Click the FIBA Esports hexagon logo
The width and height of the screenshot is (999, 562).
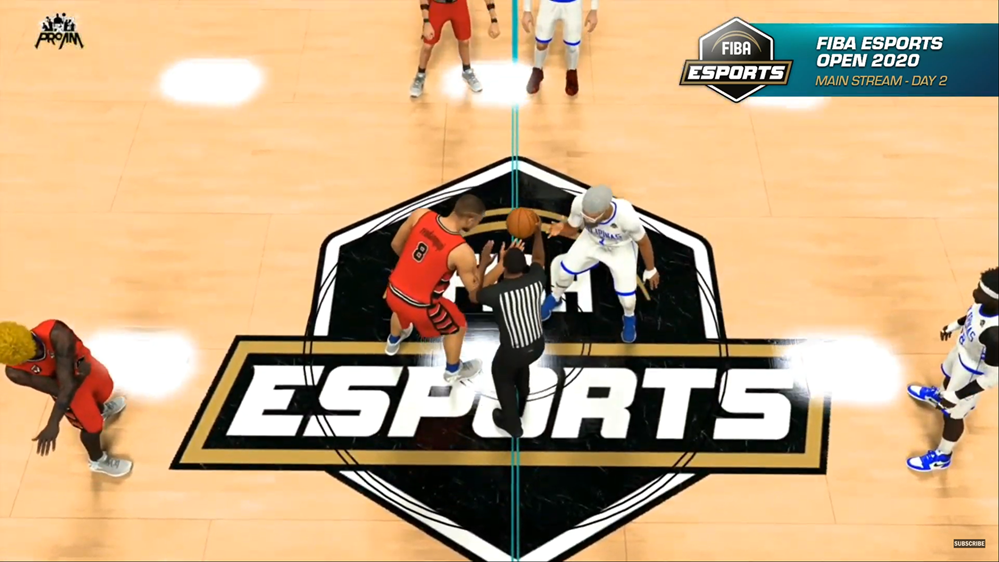(x=736, y=60)
